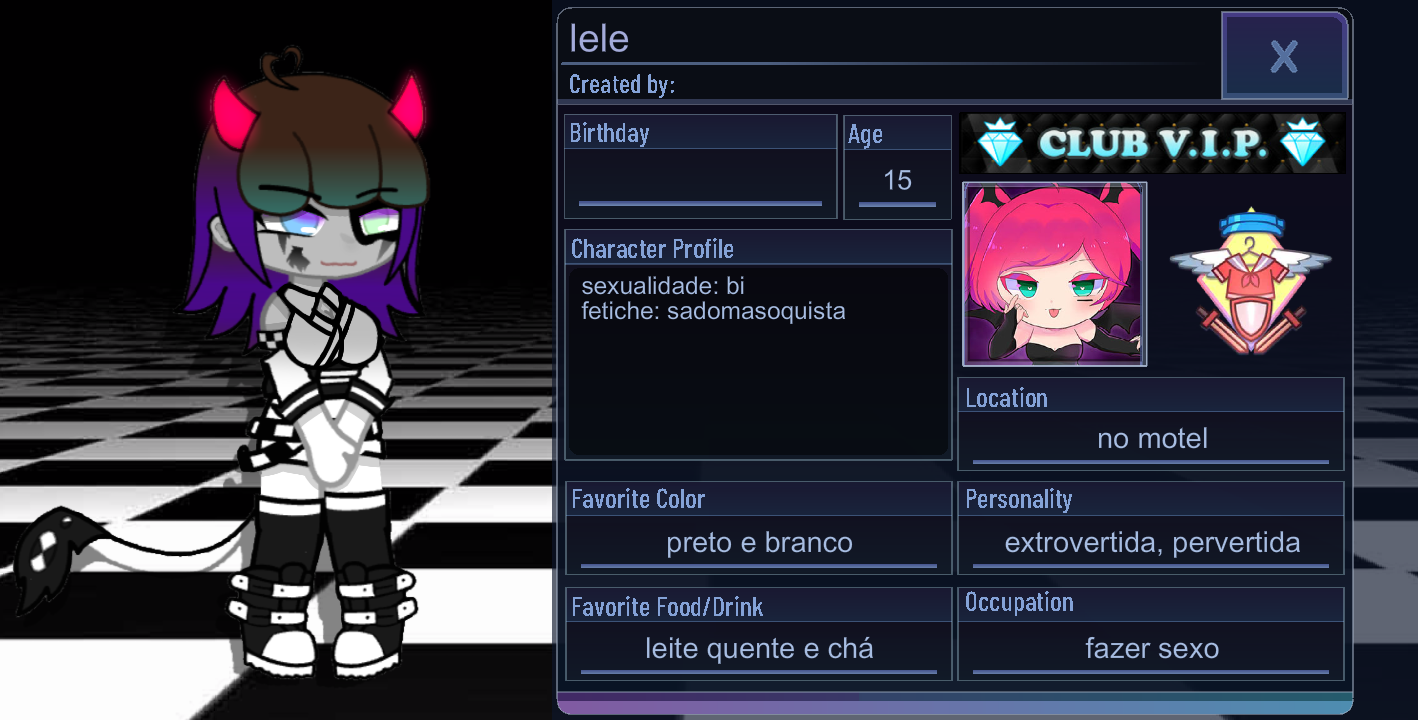This screenshot has width=1418, height=720.
Task: Click the portrait's purple frame border
Action: (968, 274)
